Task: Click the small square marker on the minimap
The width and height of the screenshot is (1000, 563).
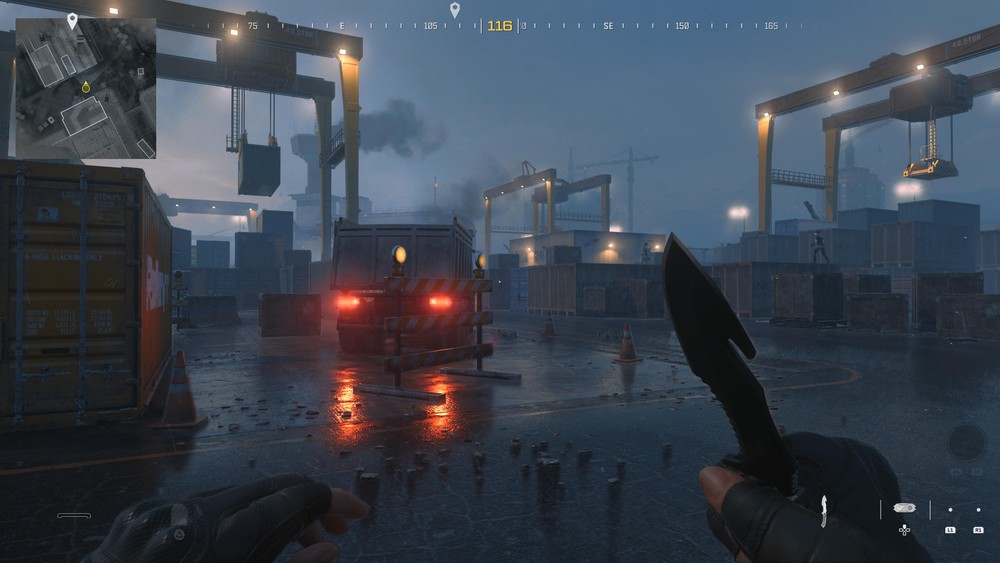Action: pos(141,72)
